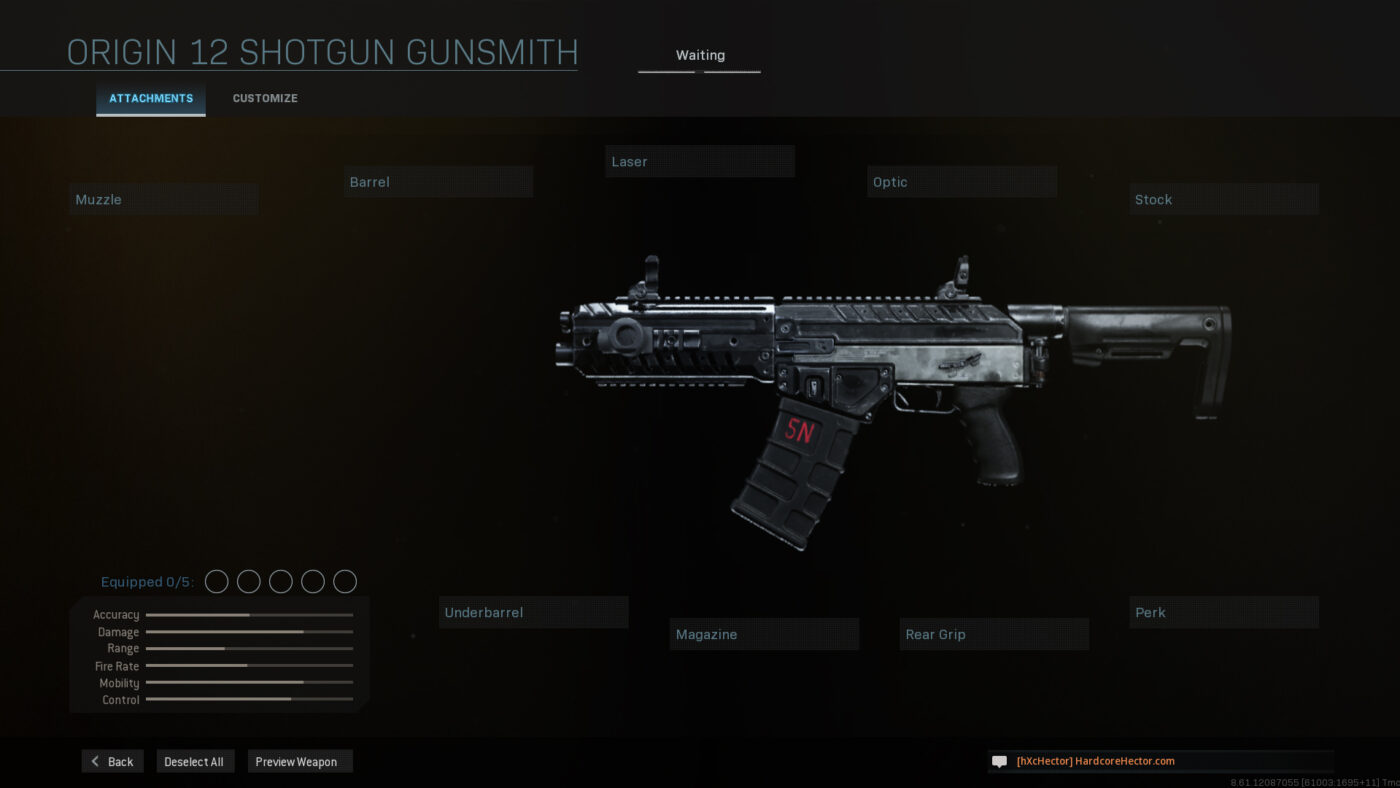Open the Optic attachment slot
This screenshot has height=788, width=1400.
pyautogui.click(x=961, y=181)
